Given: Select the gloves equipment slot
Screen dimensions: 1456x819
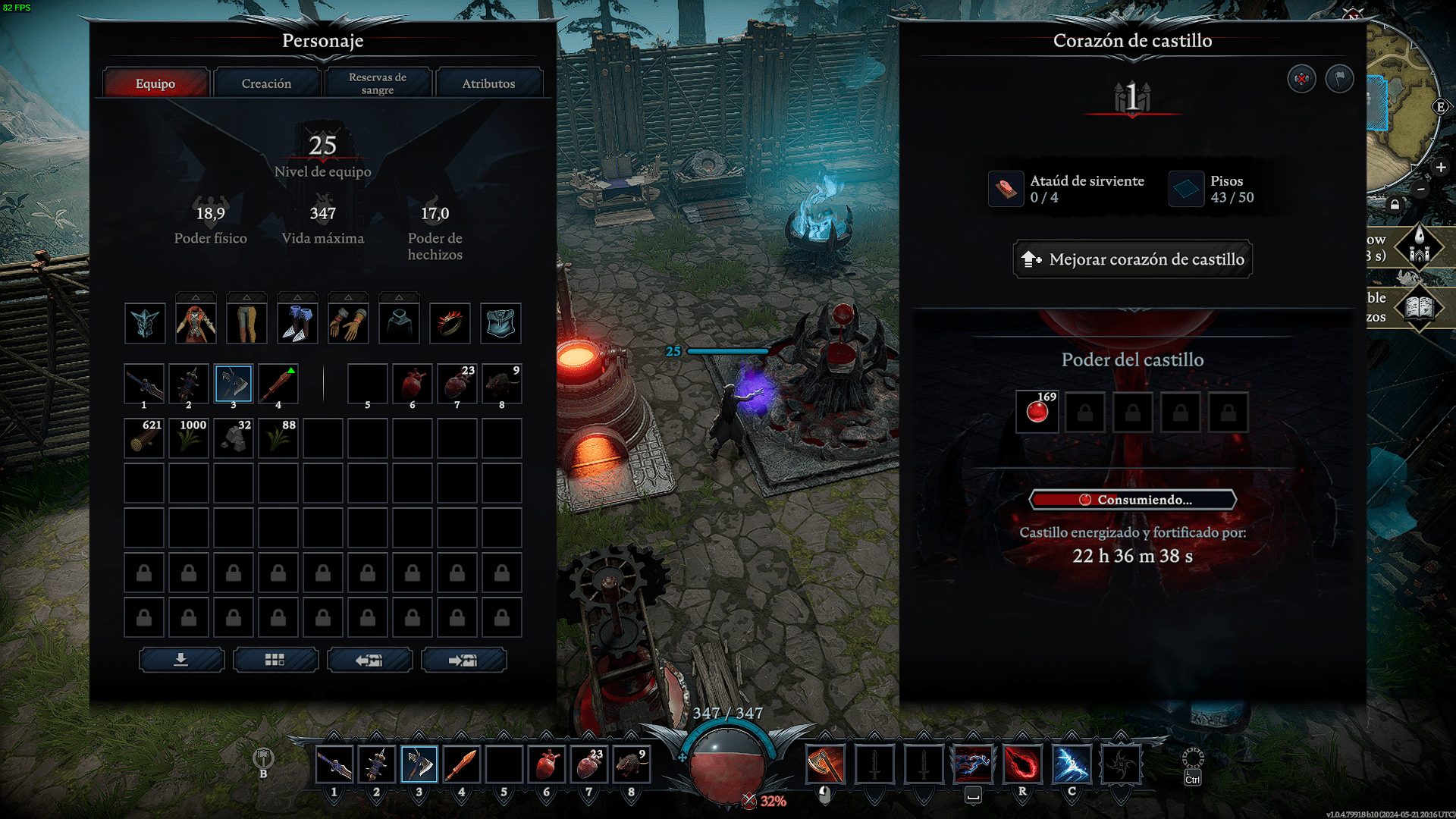Looking at the screenshot, I should [x=348, y=324].
